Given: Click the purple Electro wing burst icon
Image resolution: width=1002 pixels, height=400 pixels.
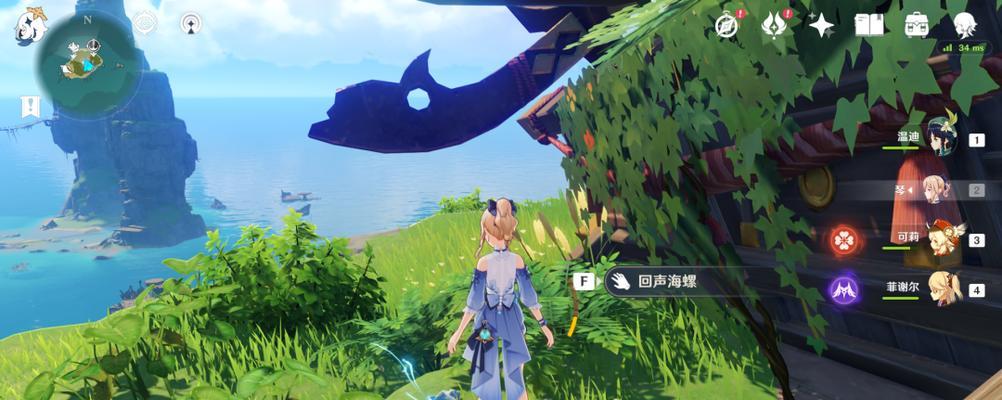Looking at the screenshot, I should tap(843, 291).
